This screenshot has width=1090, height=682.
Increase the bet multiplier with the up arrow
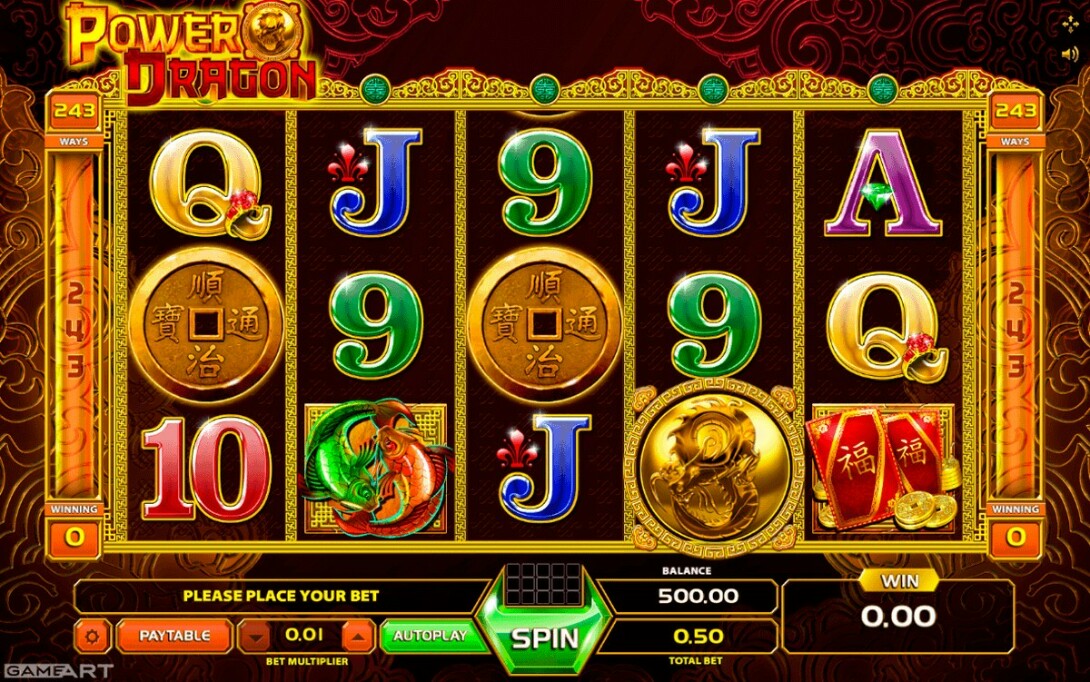click(358, 635)
